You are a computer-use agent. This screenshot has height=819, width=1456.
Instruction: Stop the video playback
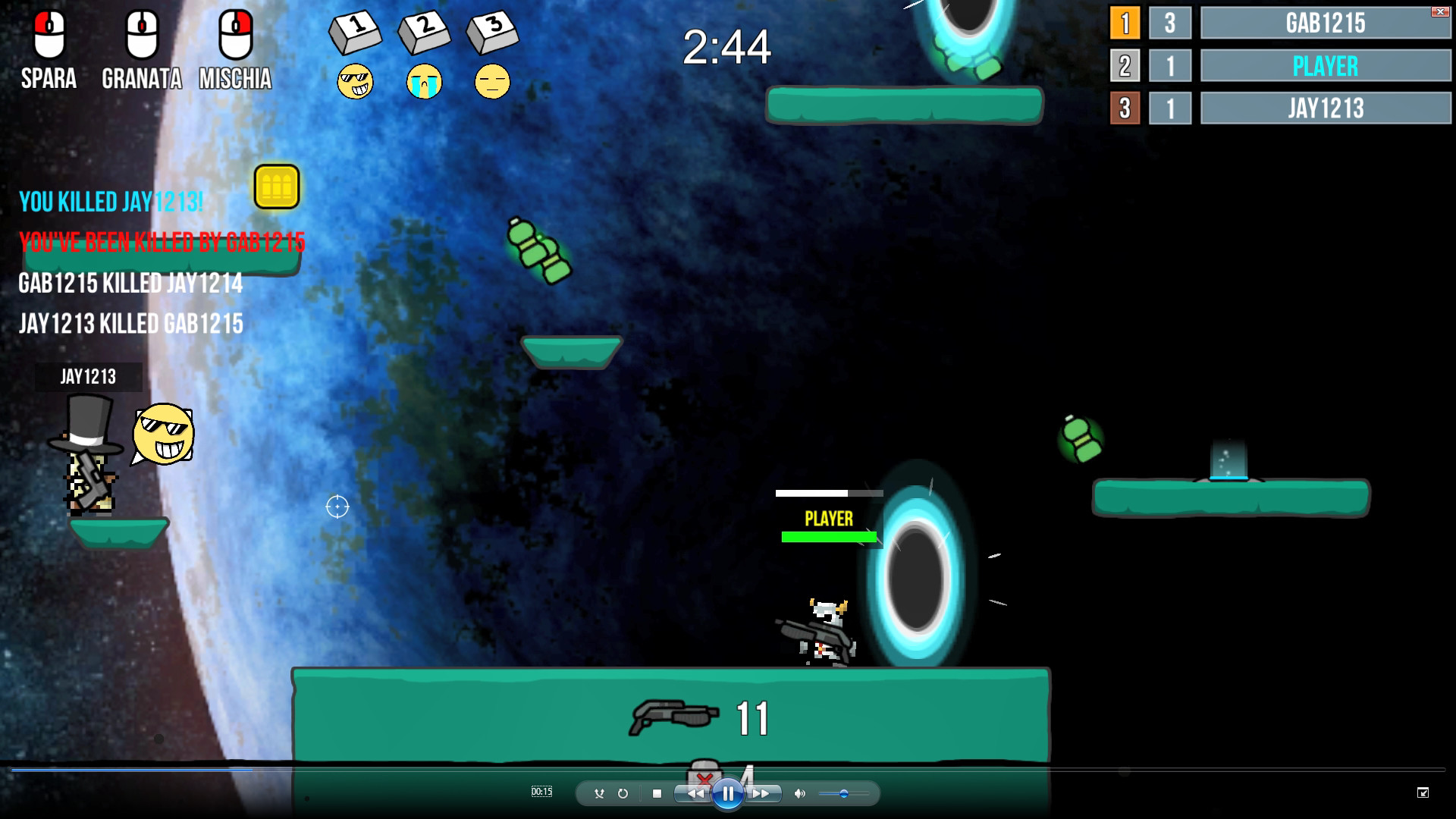tap(657, 792)
